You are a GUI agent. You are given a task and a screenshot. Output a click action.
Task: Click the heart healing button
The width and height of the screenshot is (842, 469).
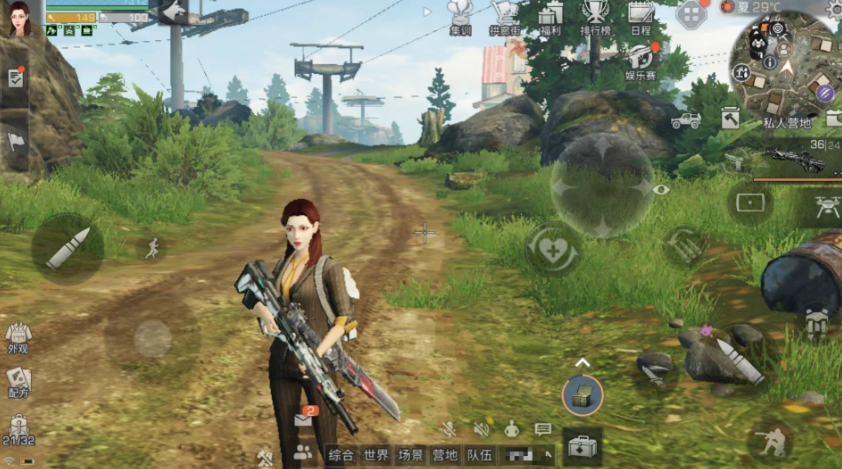click(x=552, y=248)
